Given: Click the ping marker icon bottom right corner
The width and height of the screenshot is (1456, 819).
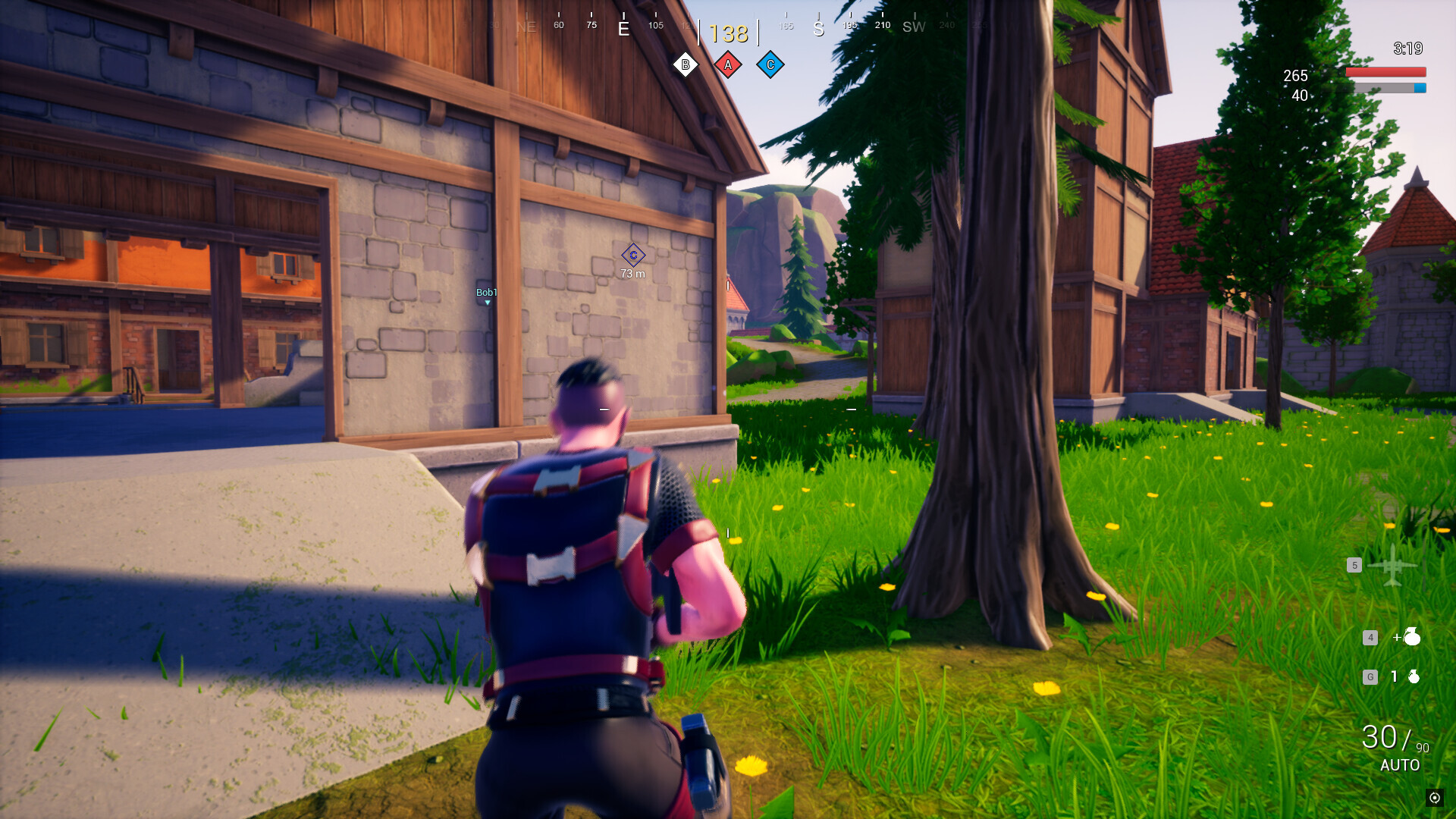Looking at the screenshot, I should [1435, 799].
